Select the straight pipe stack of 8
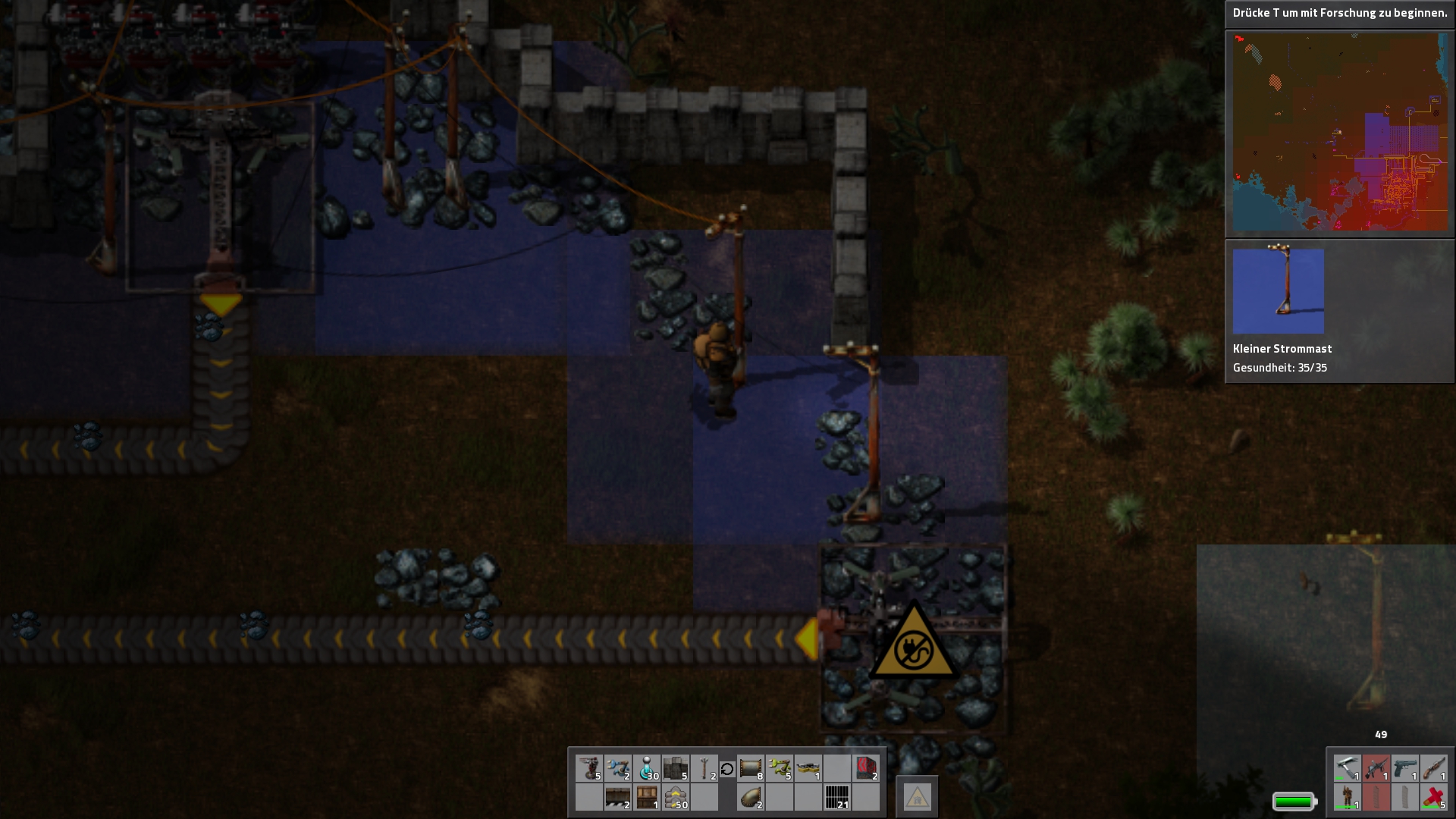Image resolution: width=1456 pixels, height=819 pixels. click(751, 768)
